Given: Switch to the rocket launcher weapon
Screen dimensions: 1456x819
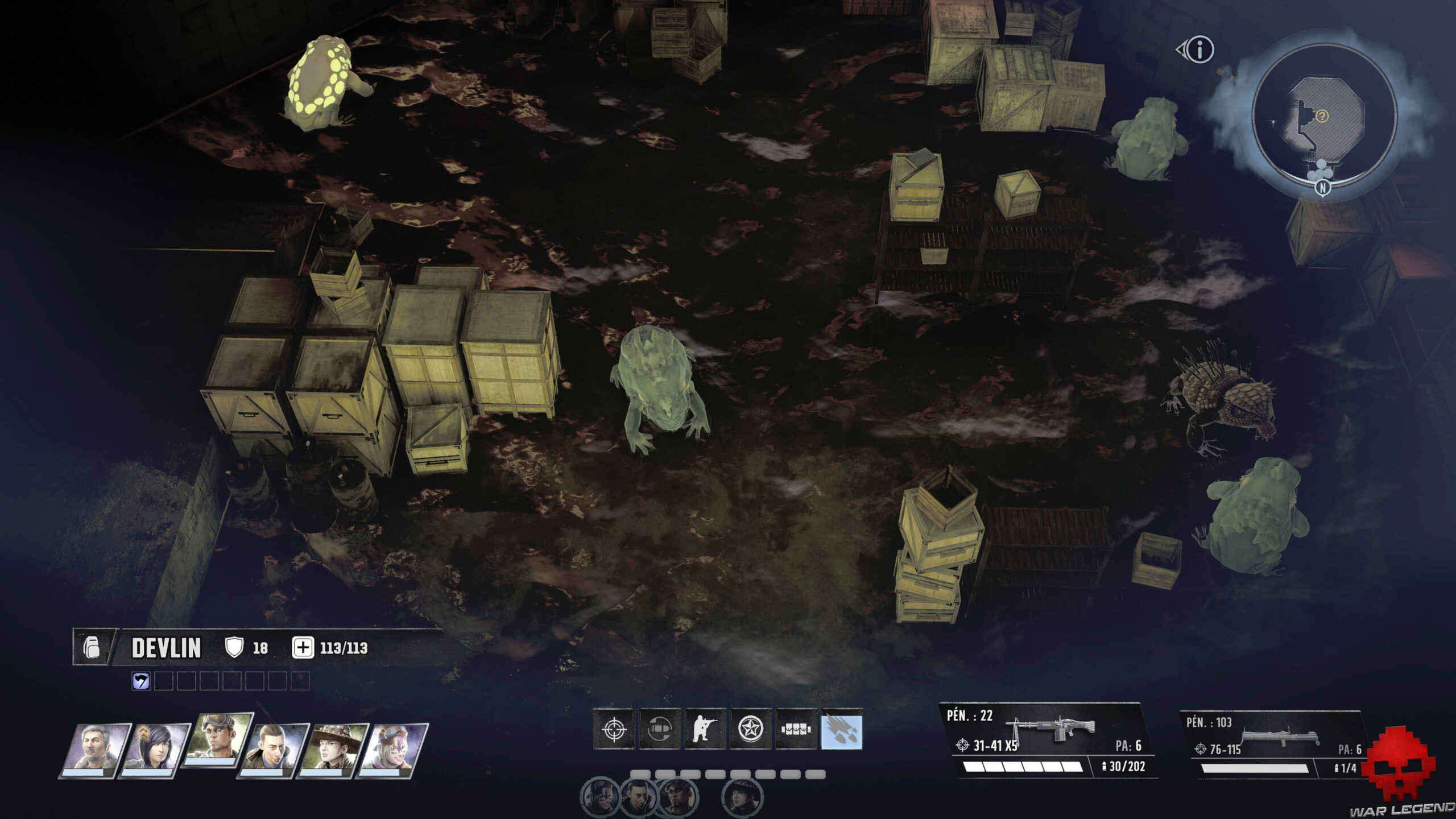Looking at the screenshot, I should pyautogui.click(x=1274, y=745).
